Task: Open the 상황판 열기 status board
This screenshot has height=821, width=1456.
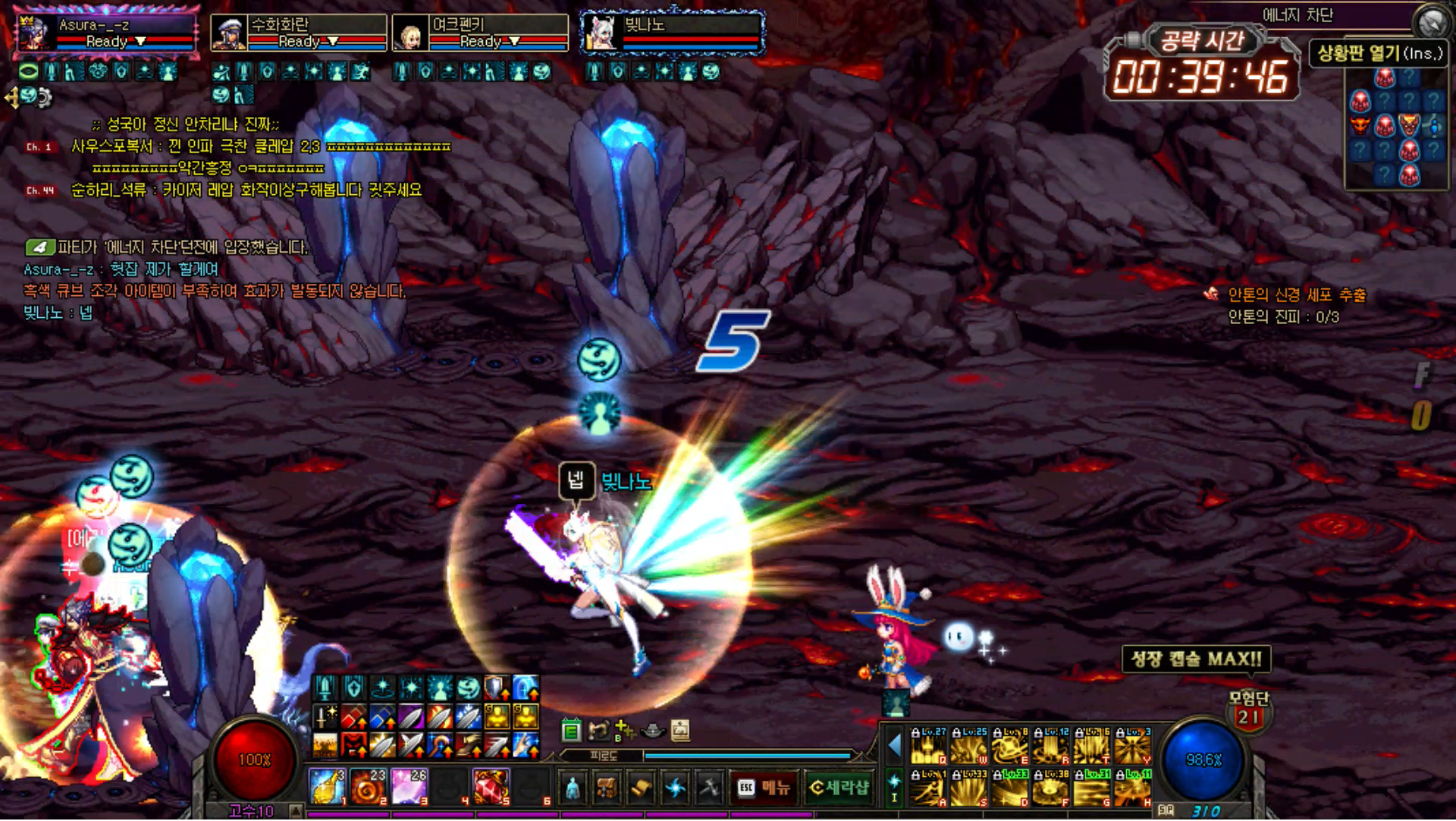Action: point(1379,53)
